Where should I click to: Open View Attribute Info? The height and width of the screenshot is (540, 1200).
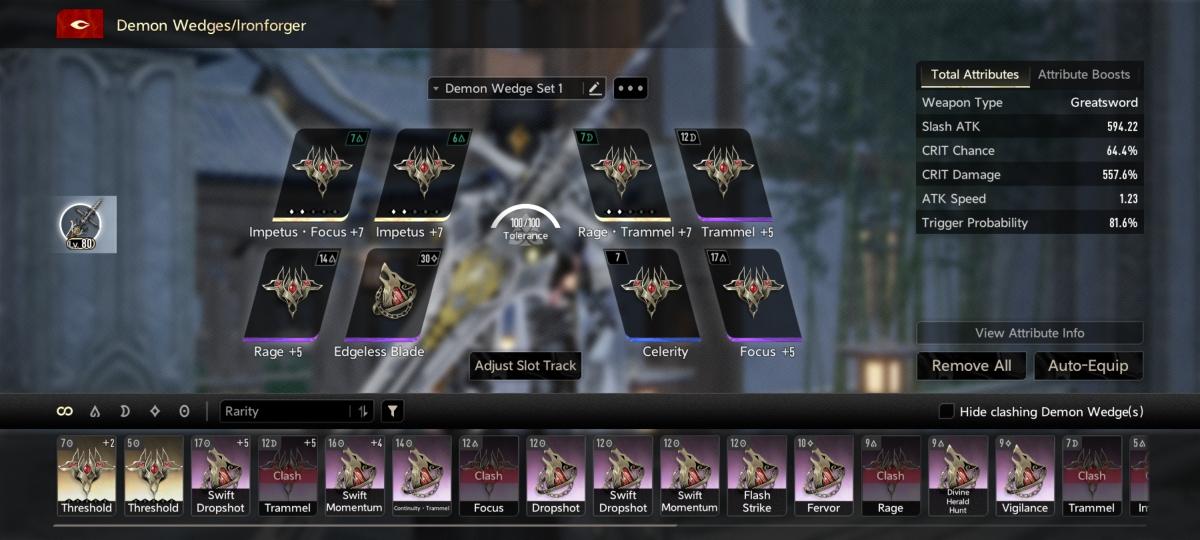[x=1029, y=333]
